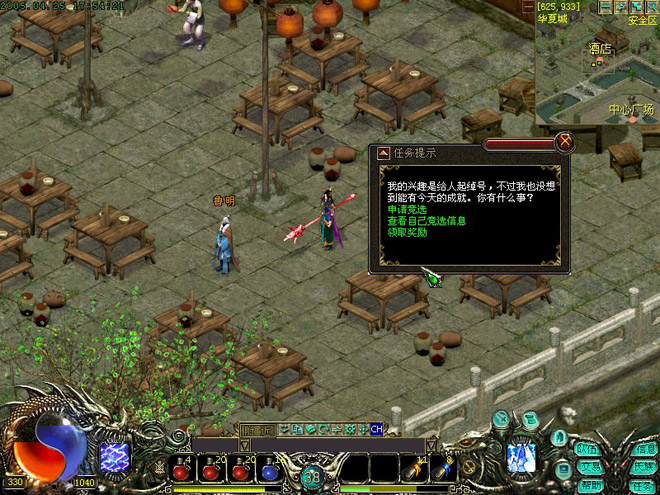Open the 任务 quest log
Screen dimensions: 660x495
click(x=645, y=485)
